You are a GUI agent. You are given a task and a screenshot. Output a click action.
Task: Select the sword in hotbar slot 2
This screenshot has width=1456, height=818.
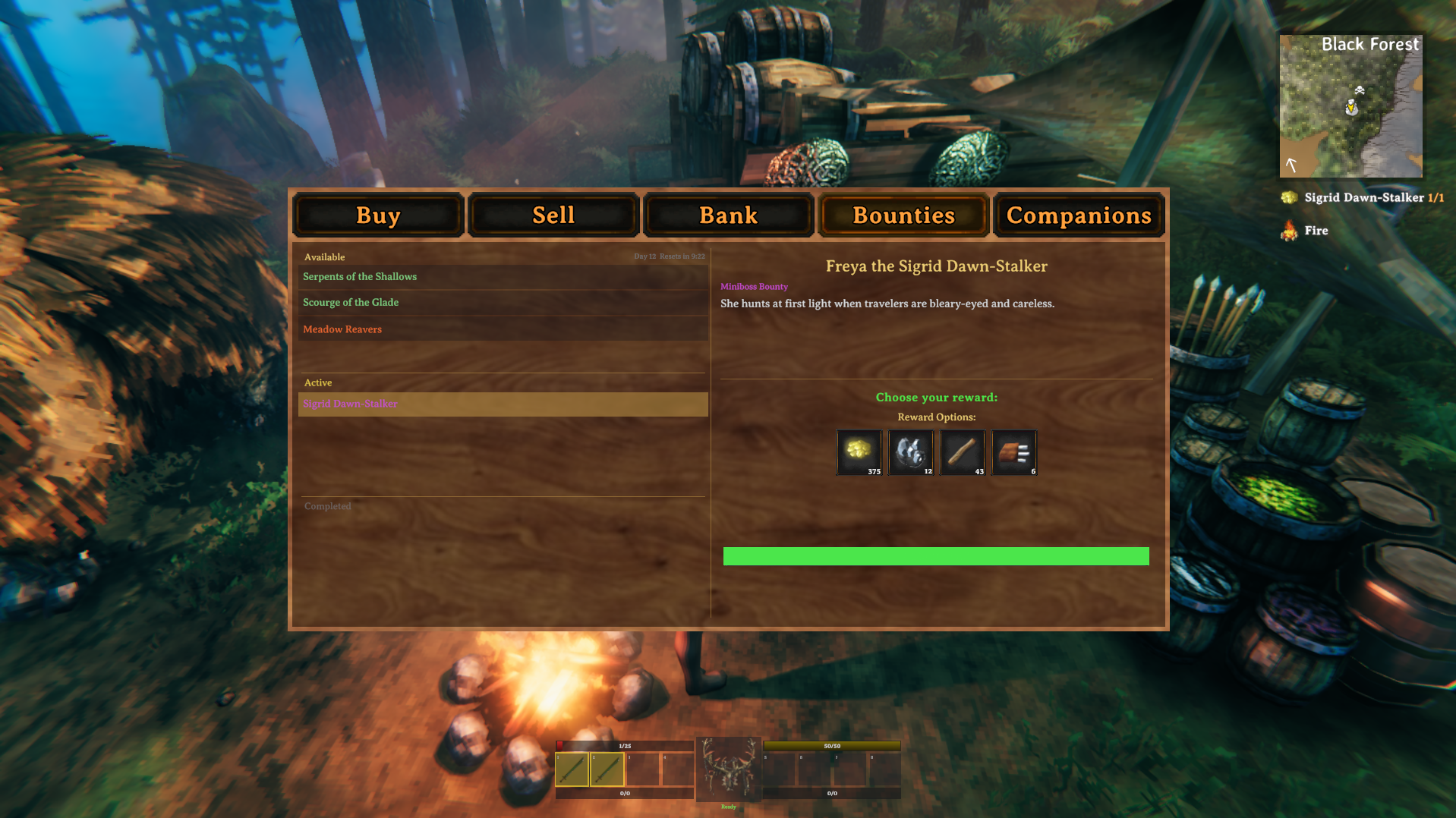coord(606,769)
